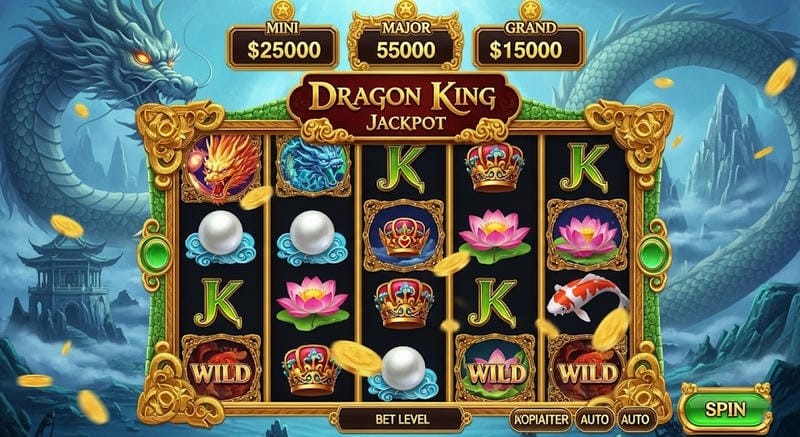Click the KOPIAITER button

tap(541, 418)
